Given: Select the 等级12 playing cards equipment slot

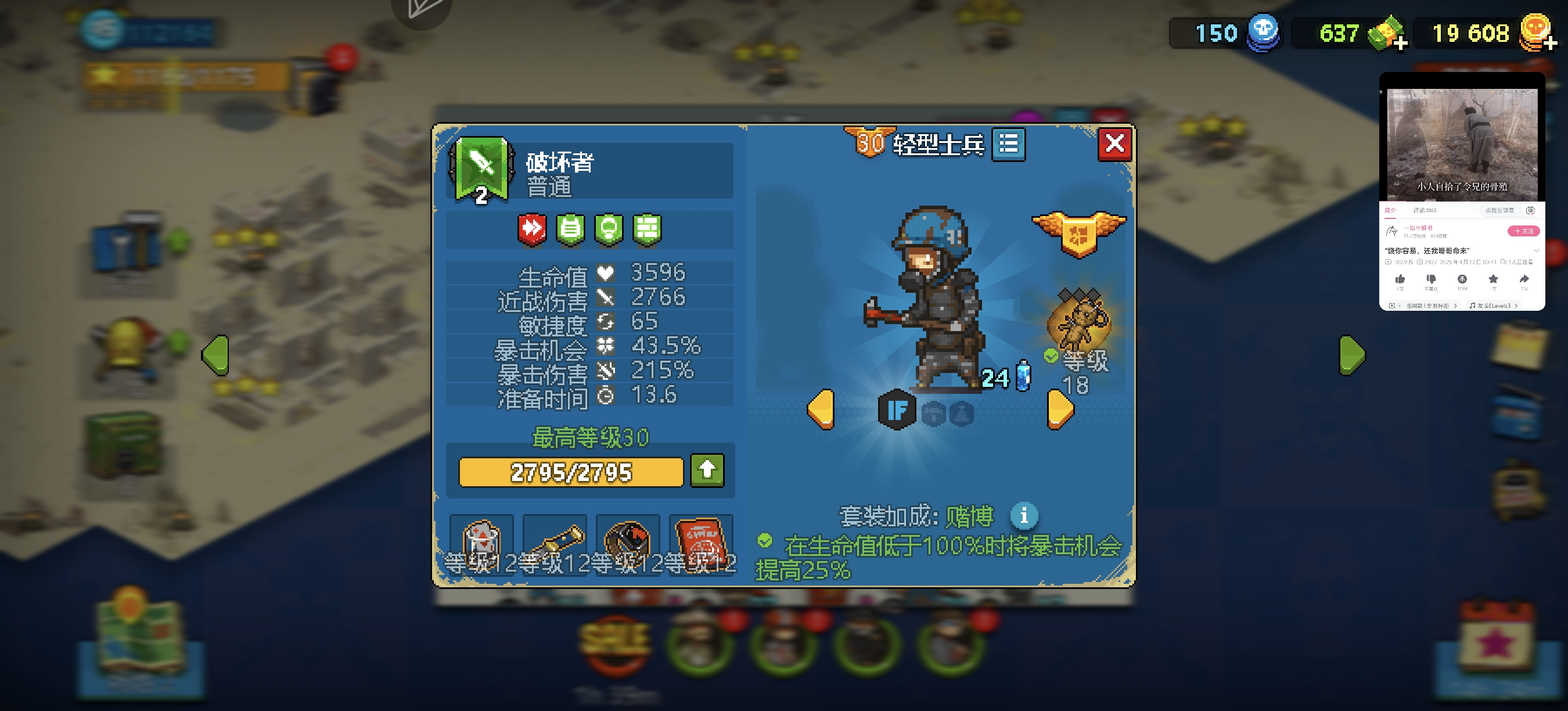Looking at the screenshot, I should coord(481,545).
